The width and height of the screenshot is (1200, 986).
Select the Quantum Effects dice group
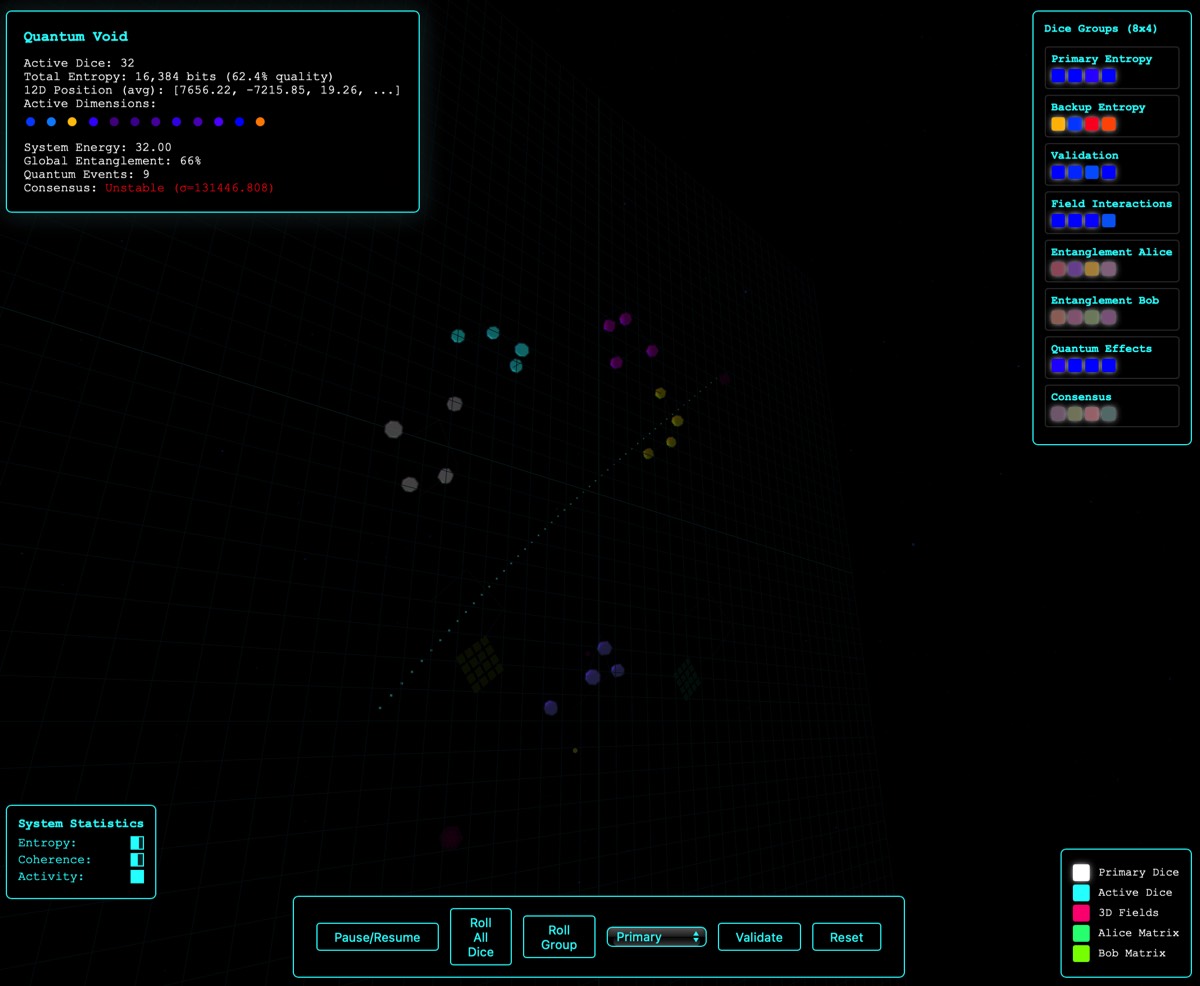pyautogui.click(x=1111, y=357)
